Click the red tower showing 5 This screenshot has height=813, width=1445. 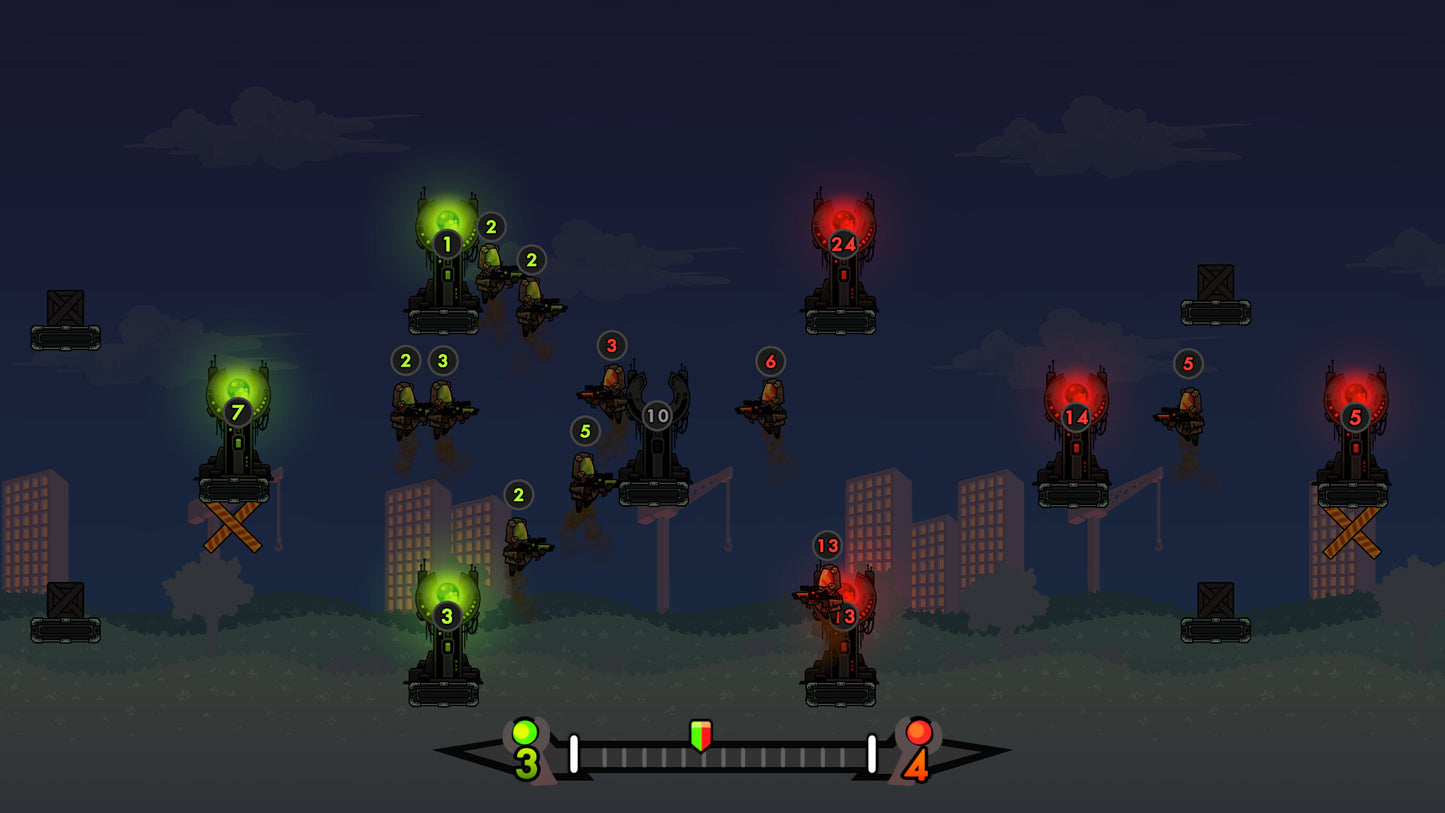click(x=1354, y=437)
